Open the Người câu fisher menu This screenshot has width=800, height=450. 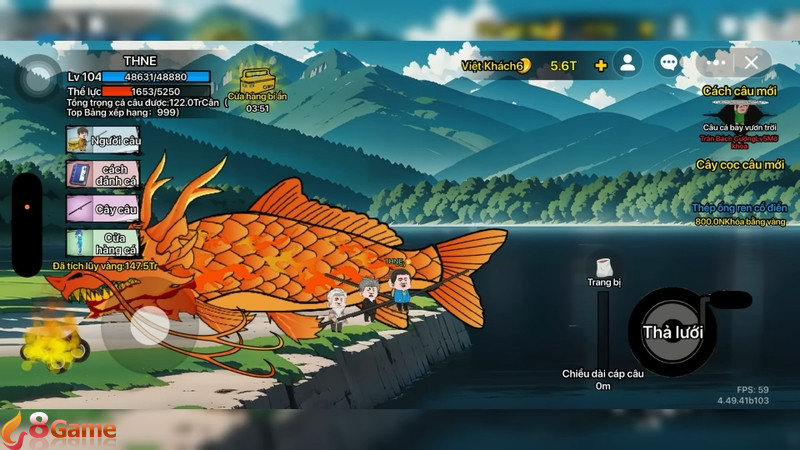[x=103, y=140]
